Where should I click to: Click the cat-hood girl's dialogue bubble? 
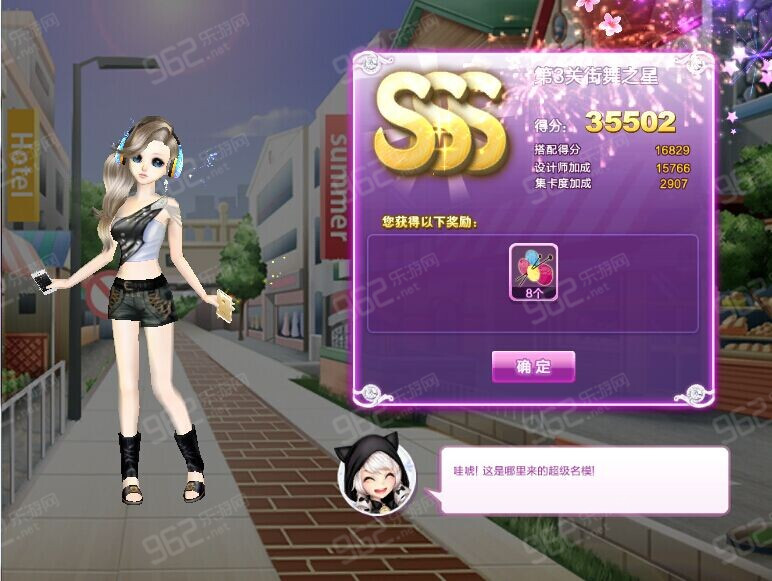pos(583,480)
